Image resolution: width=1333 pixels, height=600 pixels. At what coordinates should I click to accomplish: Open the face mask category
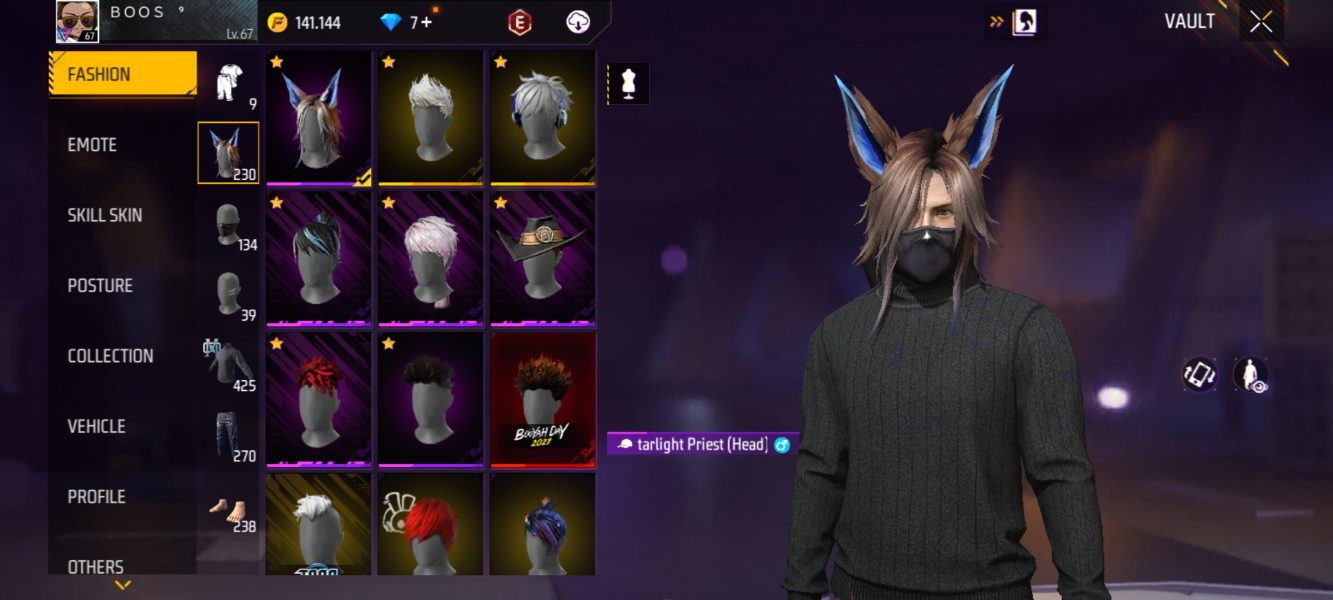(229, 224)
